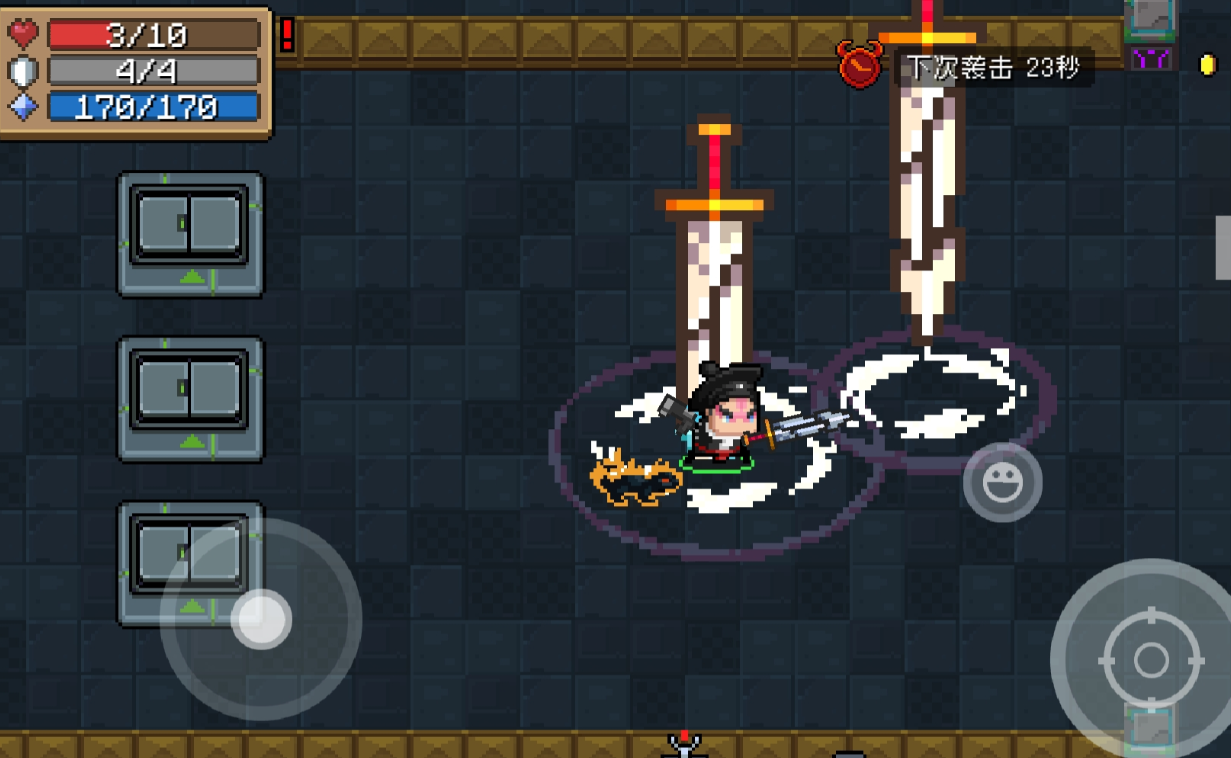Click the virtual joystick knob
1231x758 pixels.
pos(261,619)
